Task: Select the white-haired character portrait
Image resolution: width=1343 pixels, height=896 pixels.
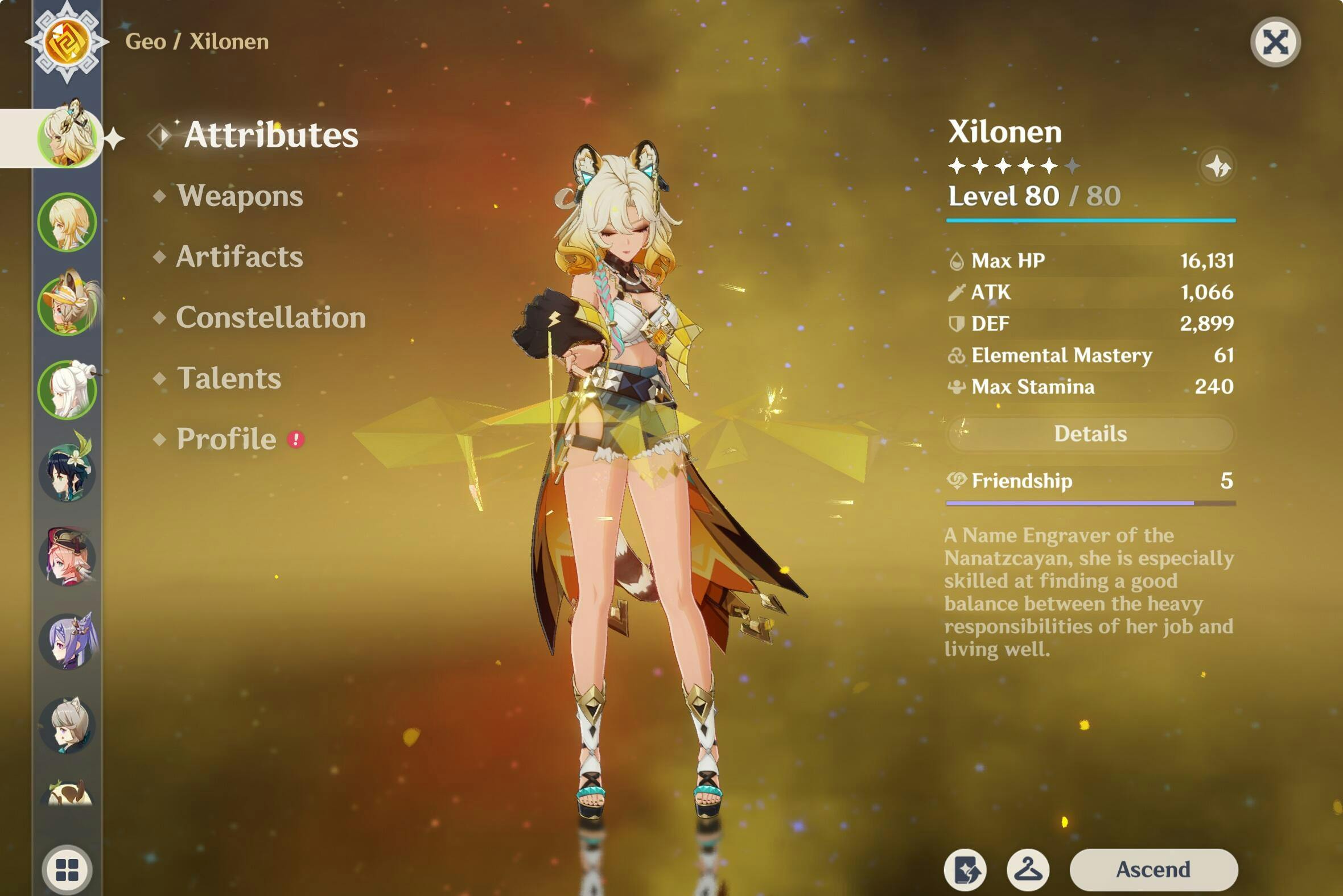Action: (67, 390)
